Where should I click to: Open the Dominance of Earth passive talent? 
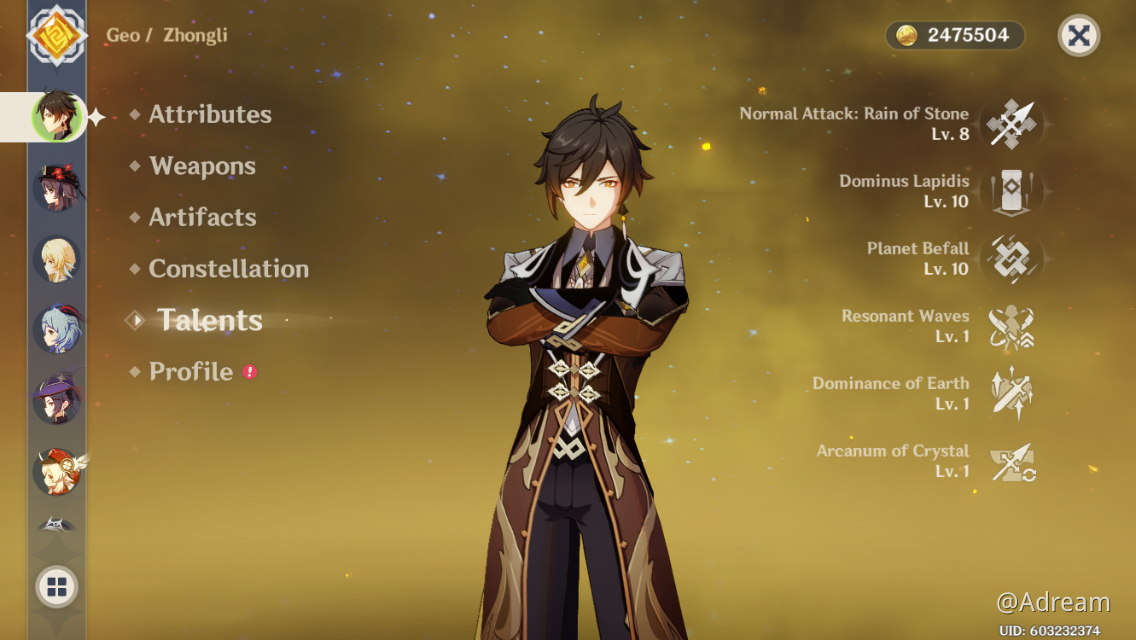(1011, 393)
